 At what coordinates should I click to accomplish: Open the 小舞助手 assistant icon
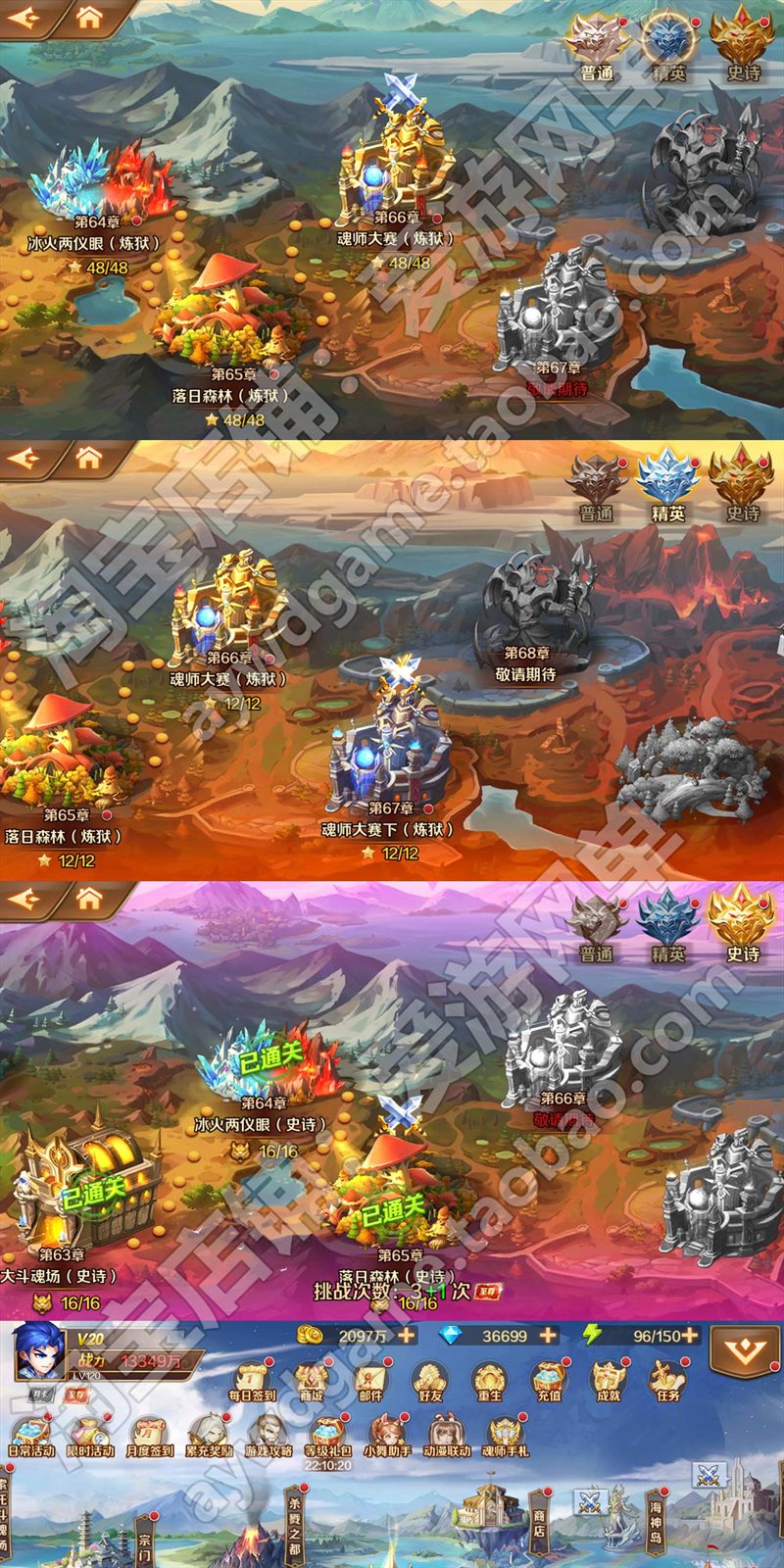tap(387, 1435)
